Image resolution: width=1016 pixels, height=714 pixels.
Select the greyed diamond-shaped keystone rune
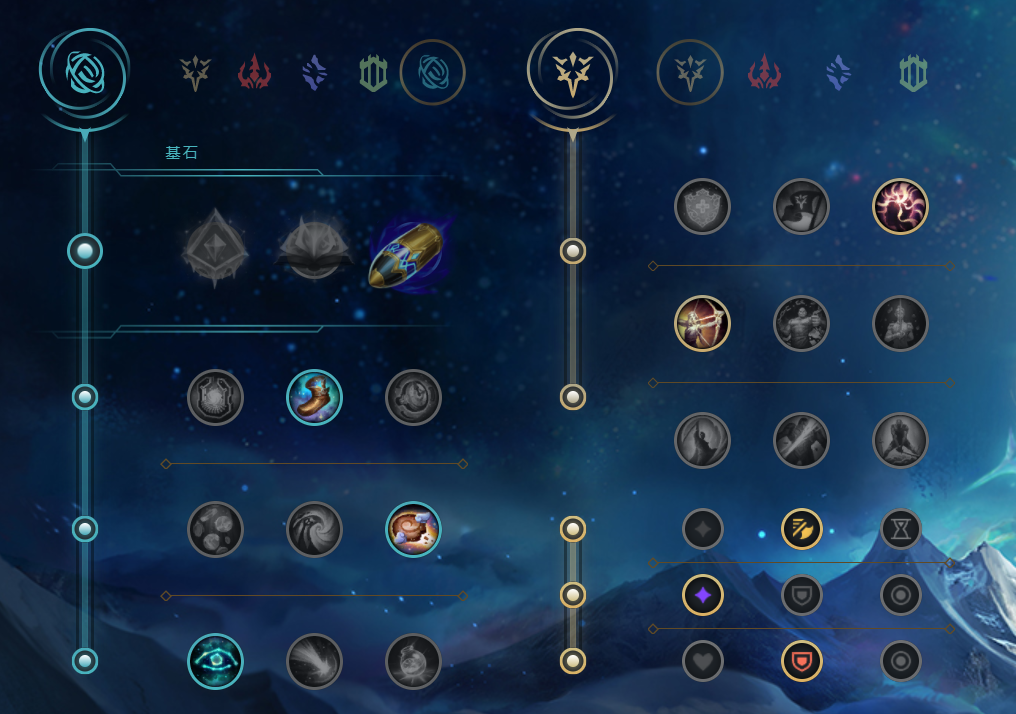click(215, 246)
